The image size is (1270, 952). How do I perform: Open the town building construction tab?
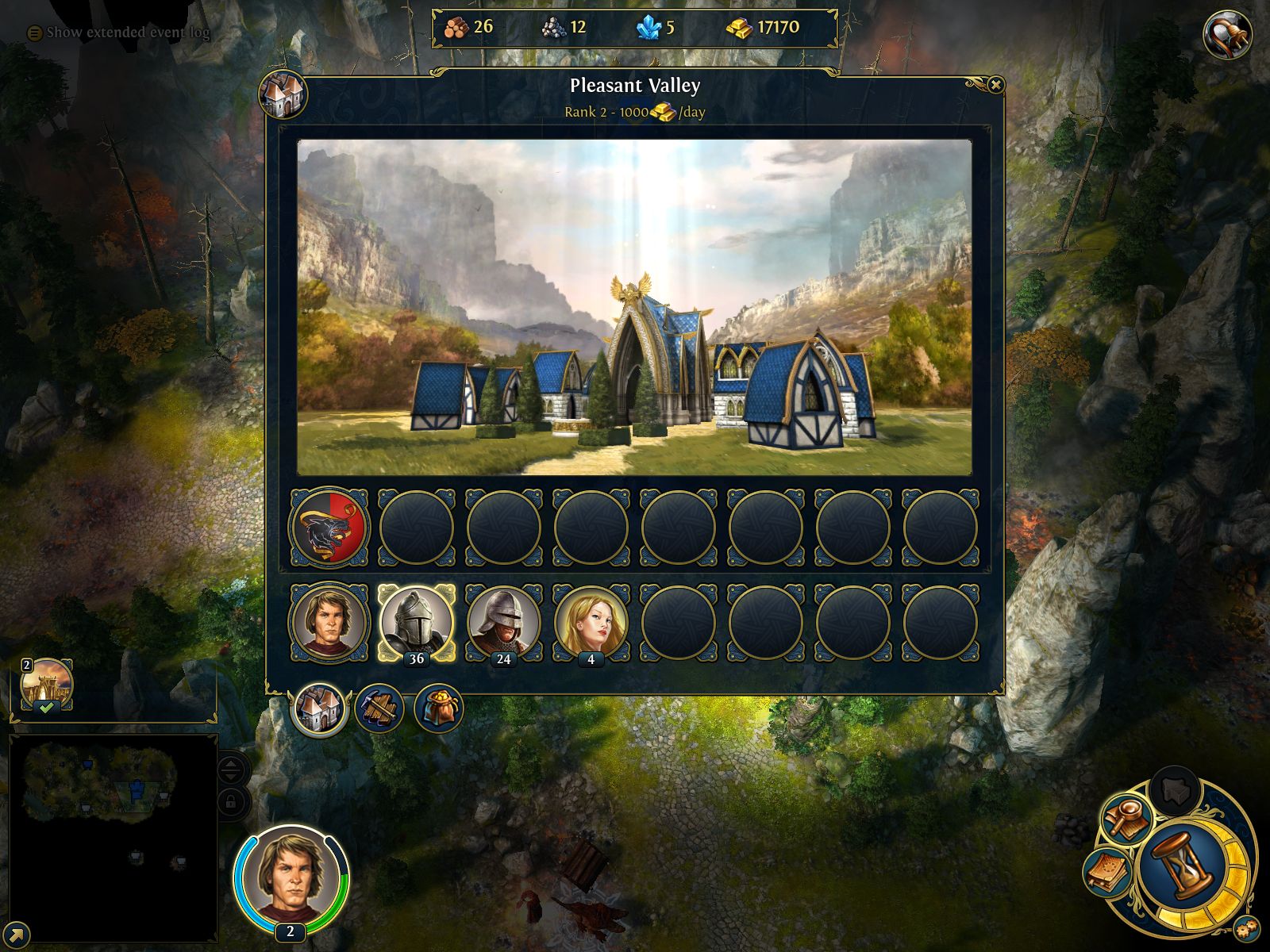click(379, 708)
